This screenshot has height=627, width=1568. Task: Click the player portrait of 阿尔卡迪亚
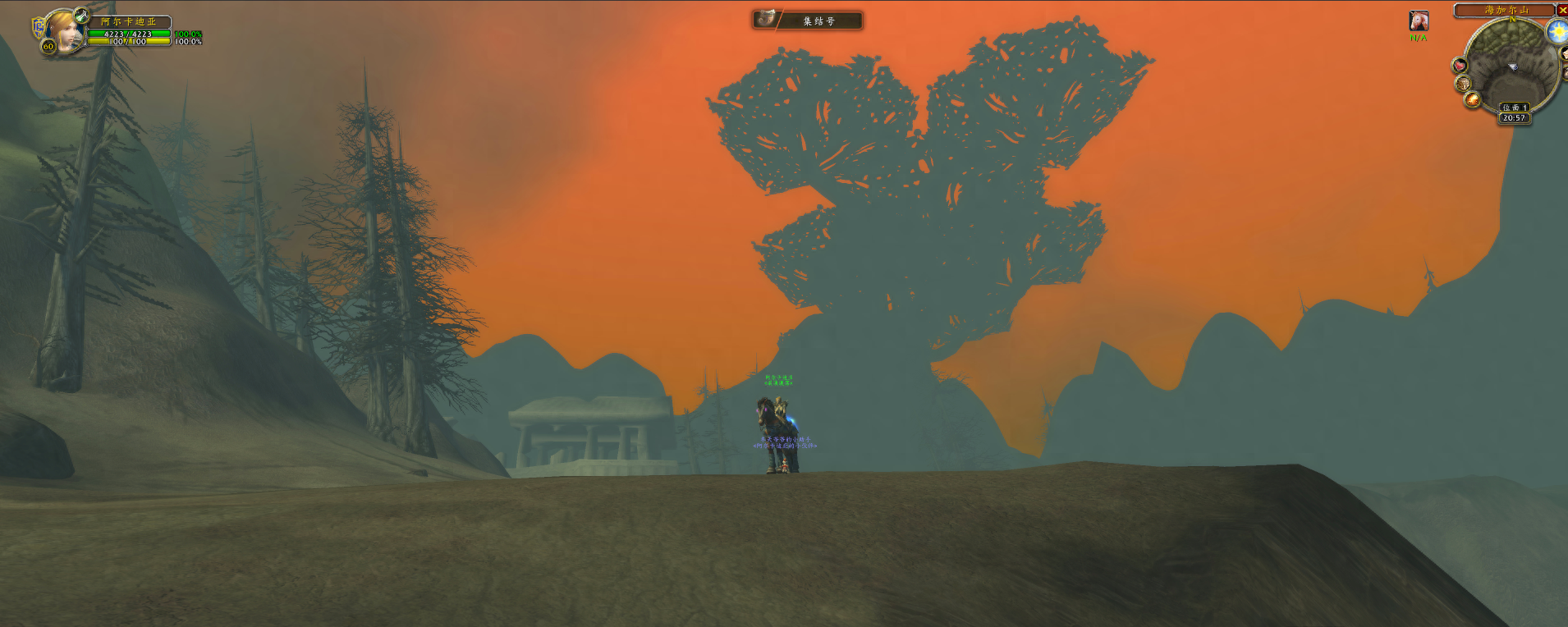pos(63,31)
